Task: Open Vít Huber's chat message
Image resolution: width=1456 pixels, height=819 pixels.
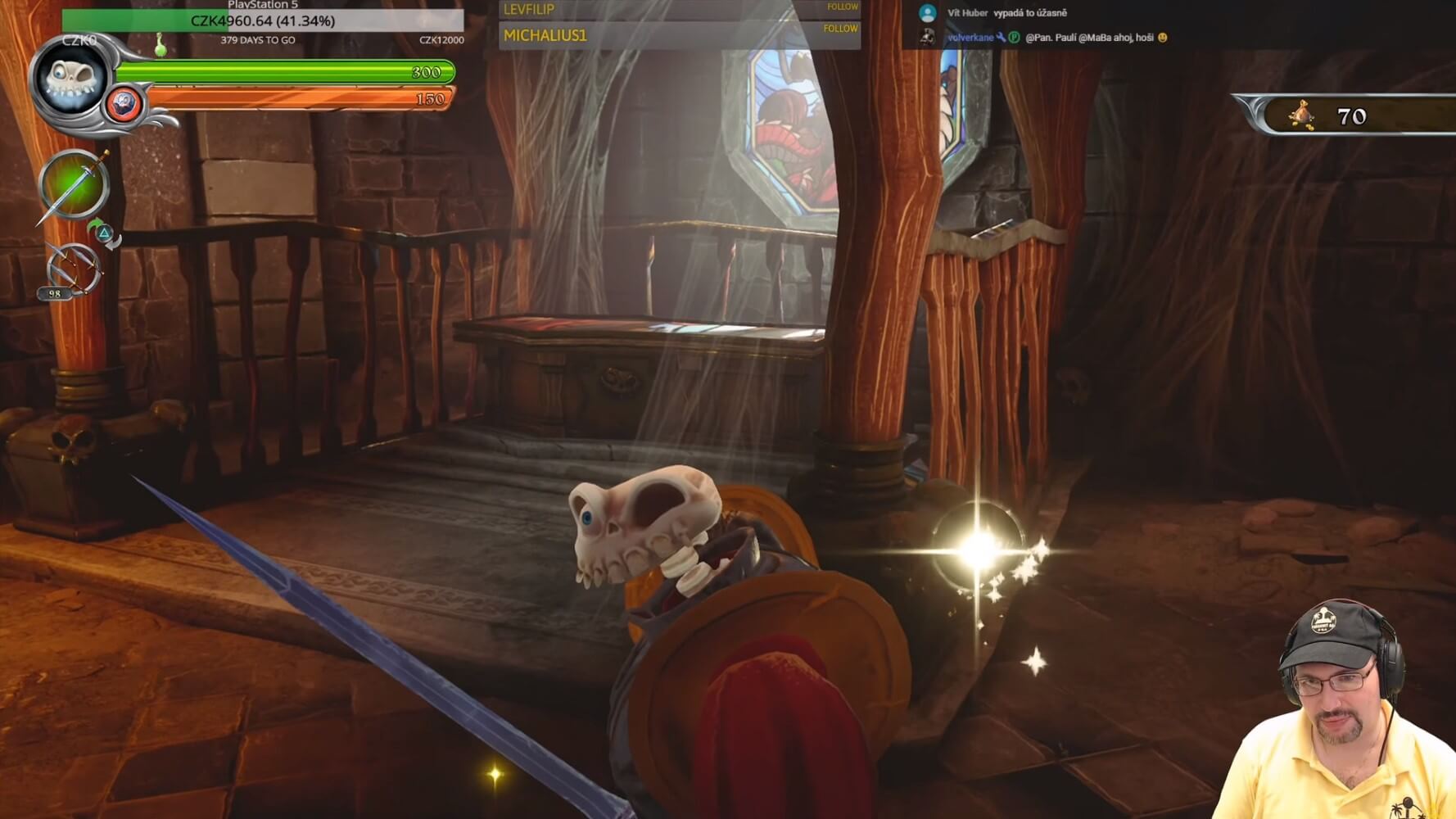Action: (1029, 13)
